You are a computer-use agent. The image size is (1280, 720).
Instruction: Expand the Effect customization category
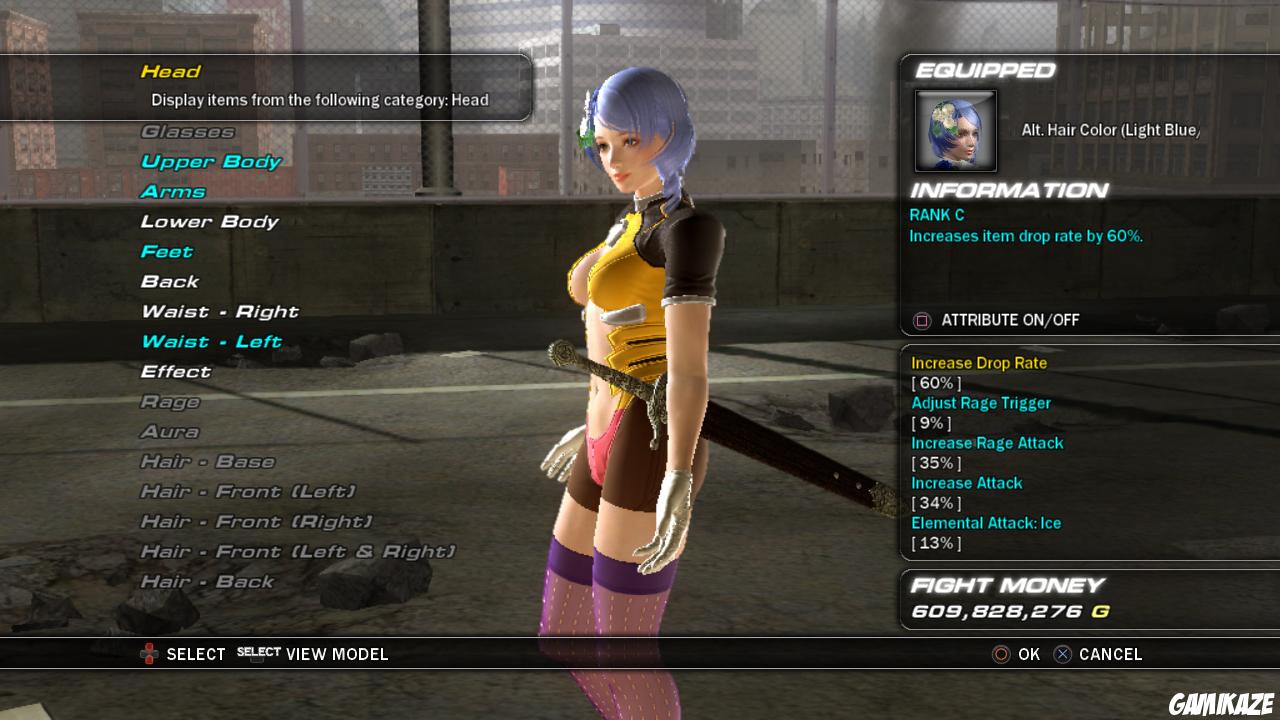pyautogui.click(x=176, y=371)
